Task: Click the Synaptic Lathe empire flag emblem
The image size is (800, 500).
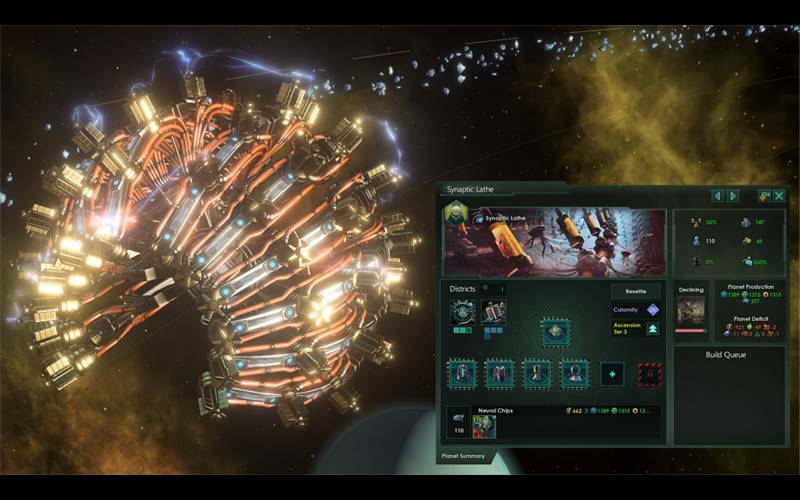Action: [x=456, y=215]
